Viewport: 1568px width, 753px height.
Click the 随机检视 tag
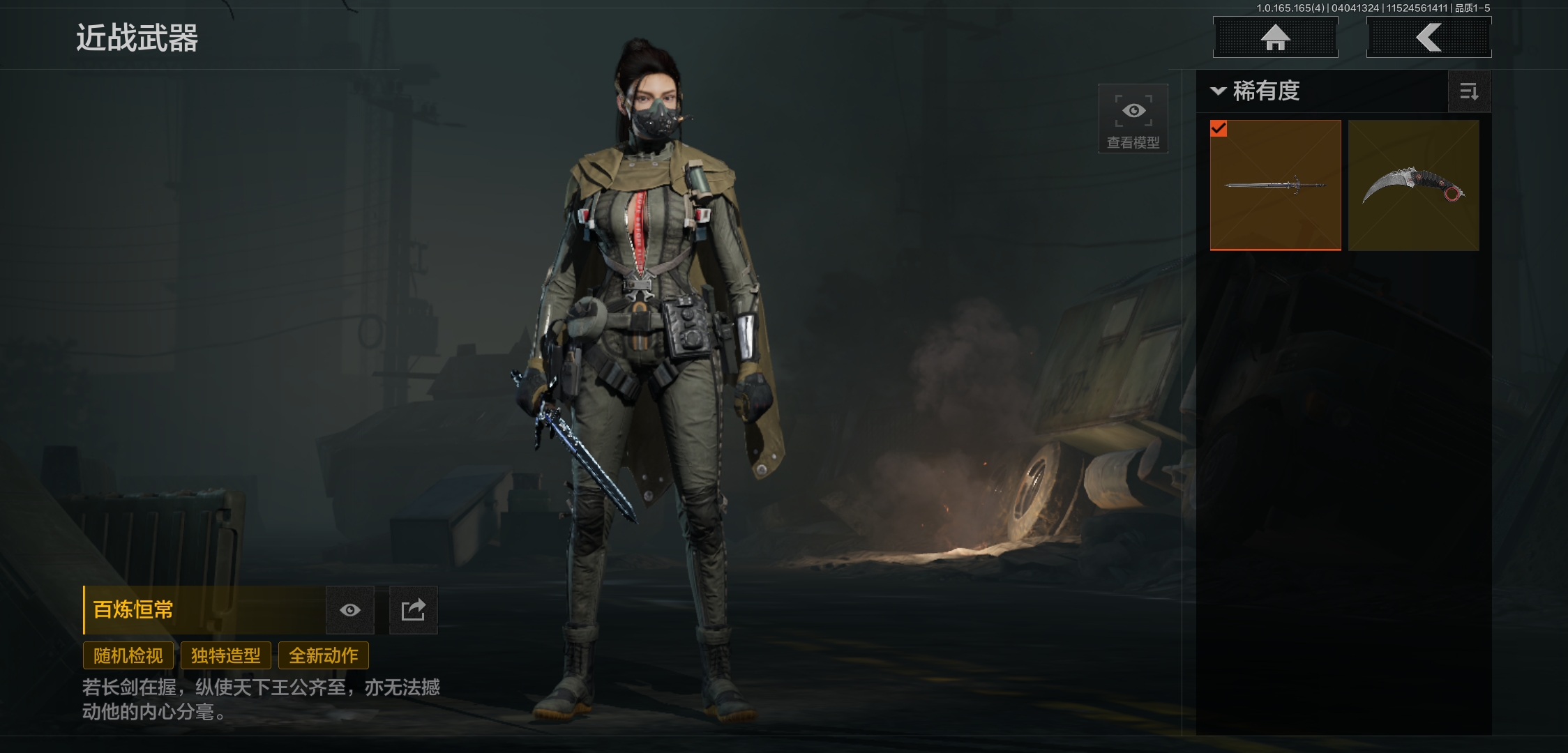tap(128, 655)
